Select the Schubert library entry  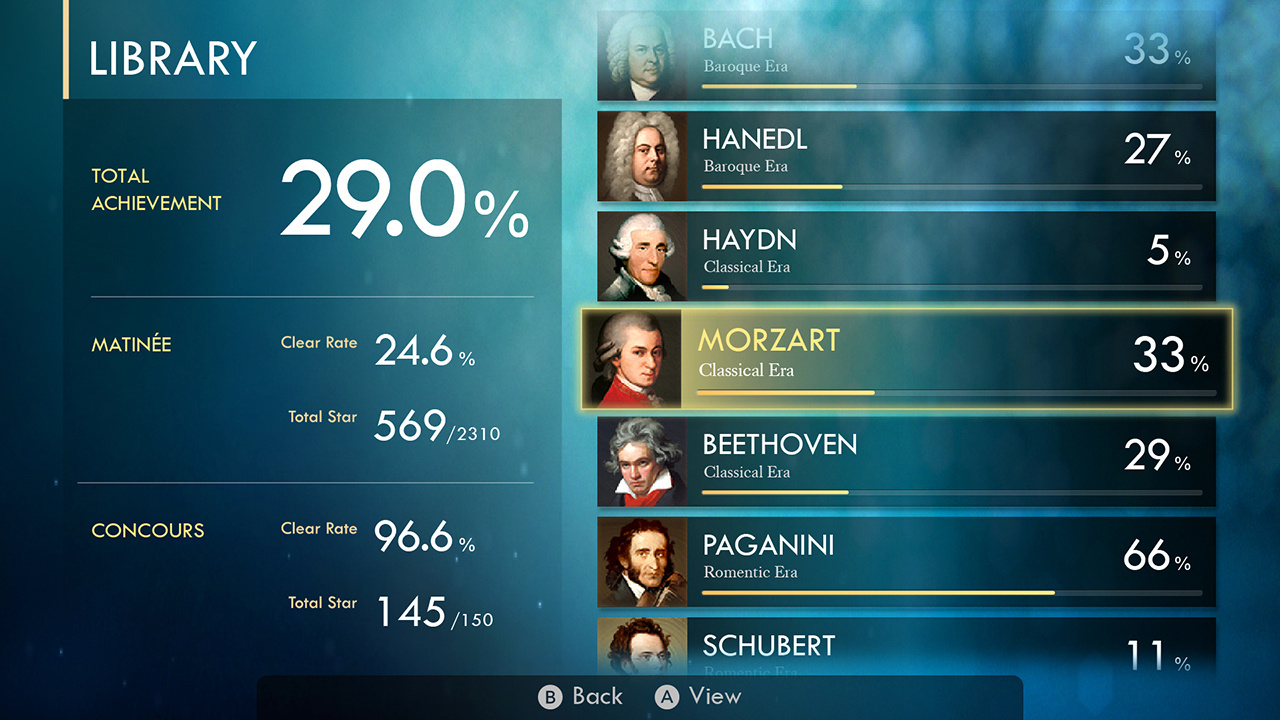[900, 650]
